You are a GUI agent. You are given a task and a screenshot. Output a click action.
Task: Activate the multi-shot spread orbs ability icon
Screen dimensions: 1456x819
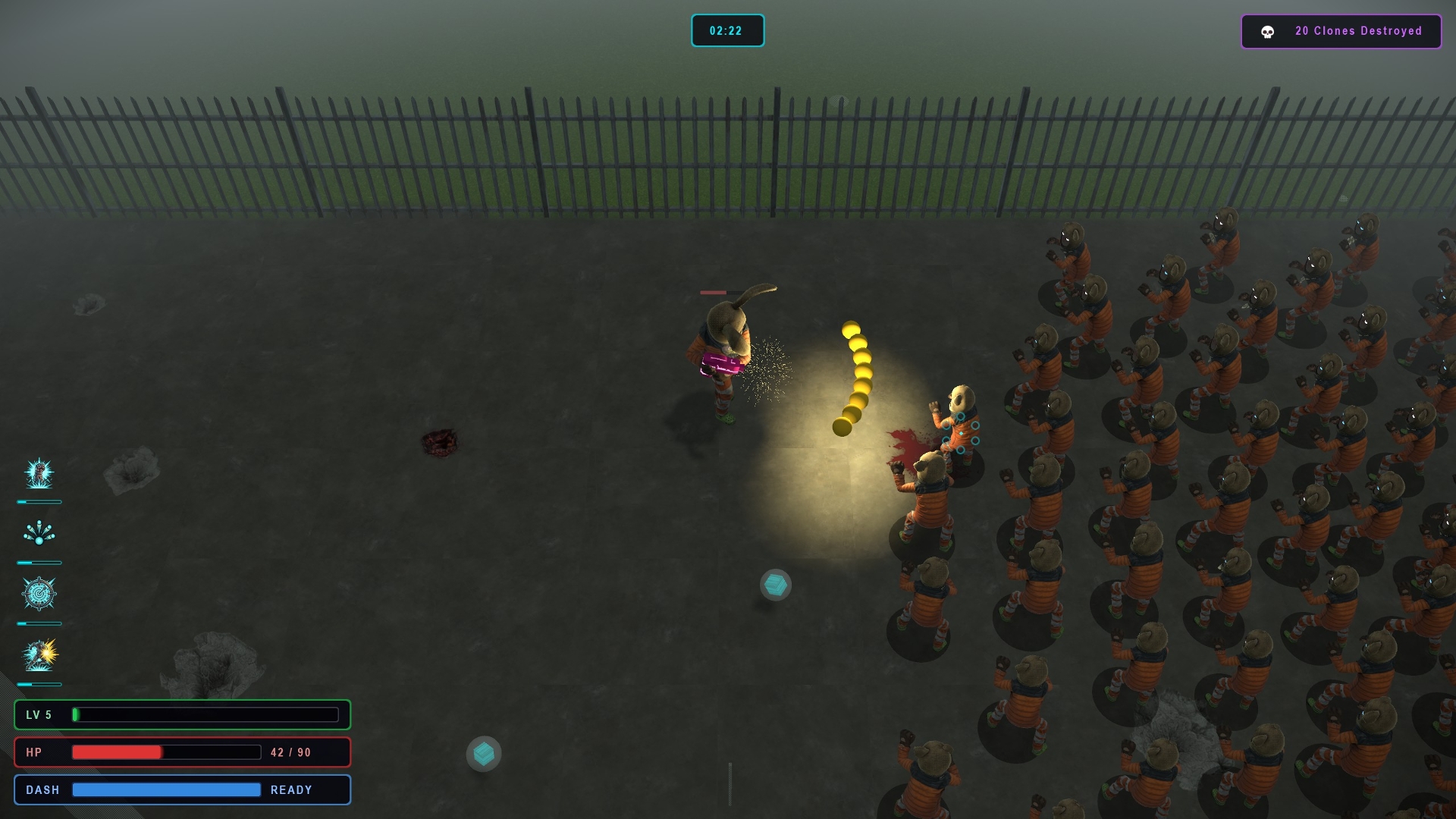(39, 534)
